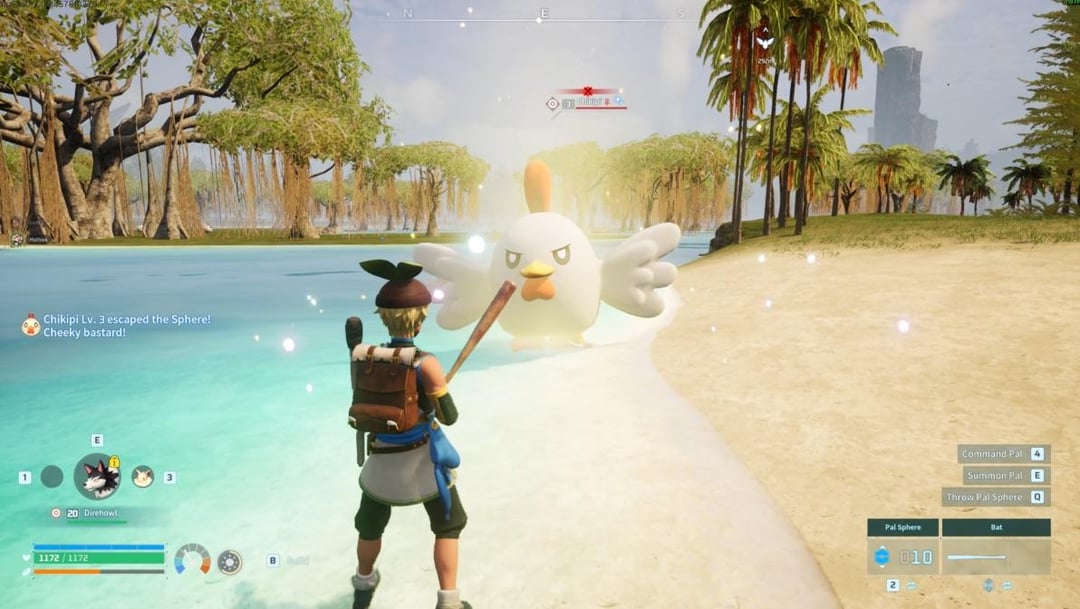Select the Direhowl pal portrait
This screenshot has height=609, width=1080.
coord(97,476)
